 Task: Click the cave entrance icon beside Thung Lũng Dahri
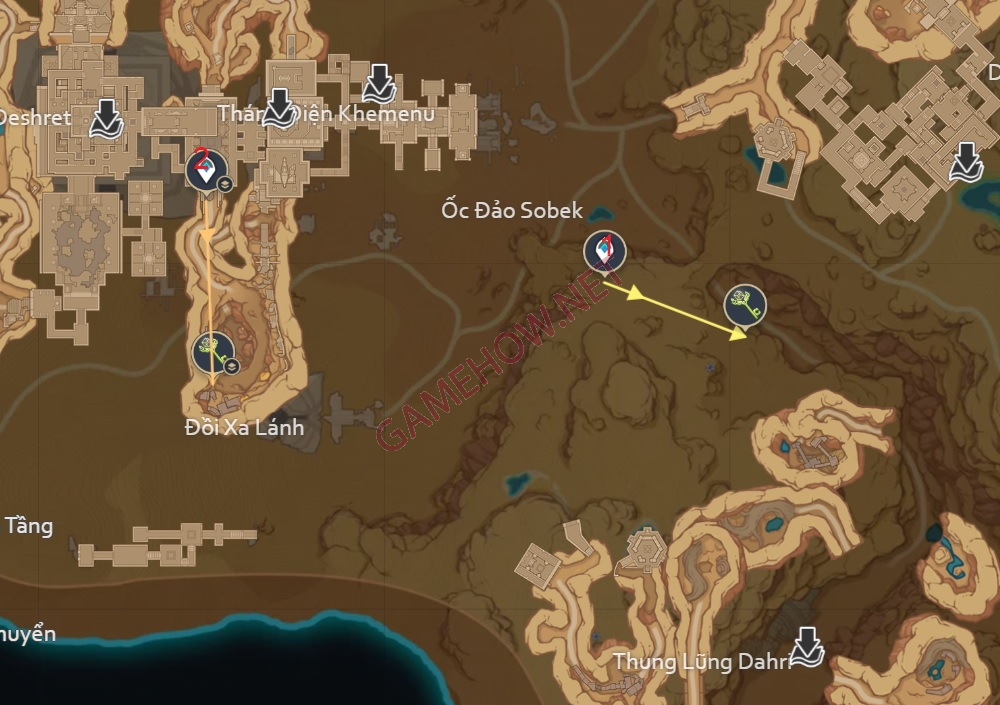pyautogui.click(x=806, y=649)
